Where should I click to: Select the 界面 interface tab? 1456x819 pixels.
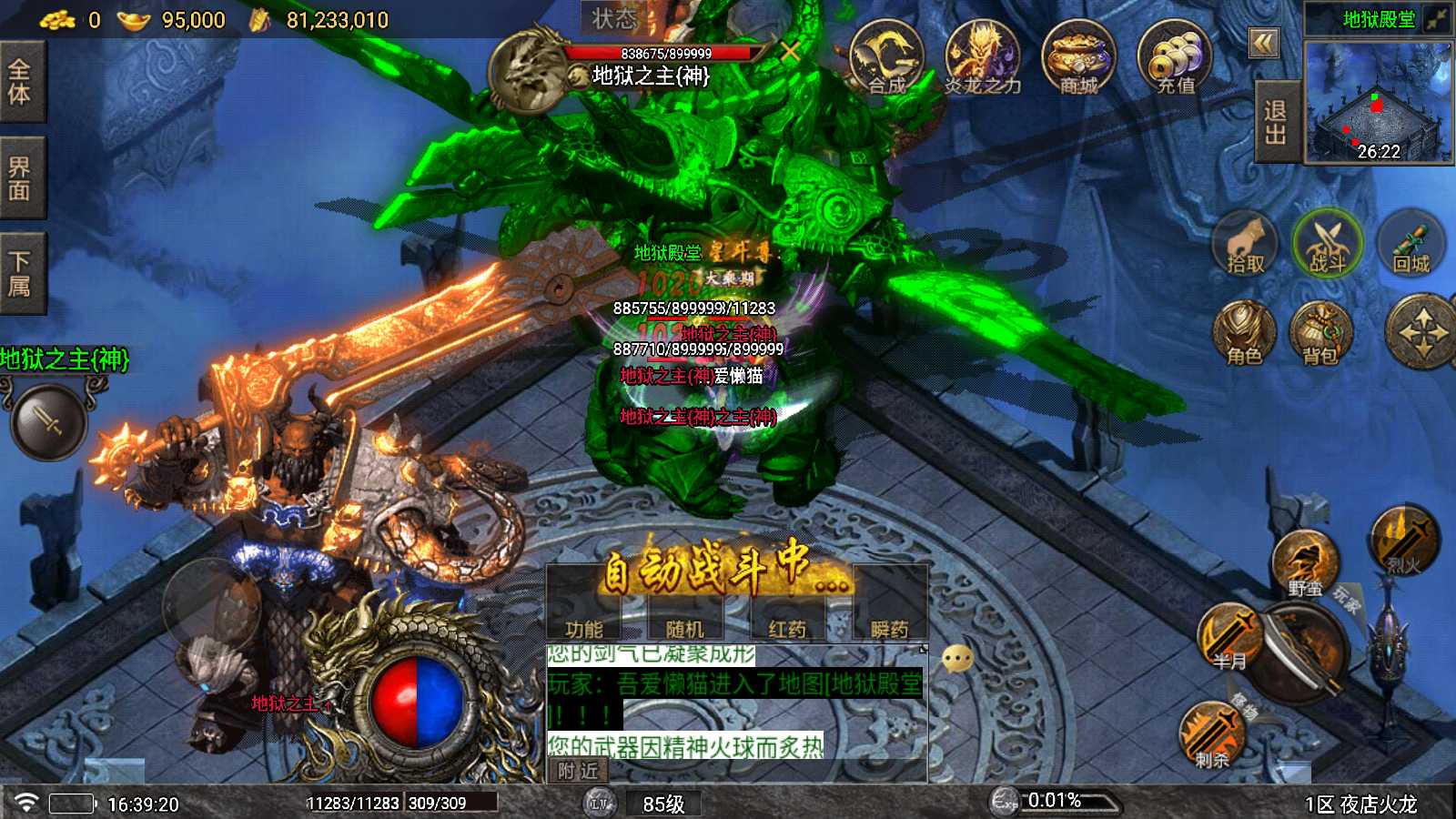[x=20, y=178]
